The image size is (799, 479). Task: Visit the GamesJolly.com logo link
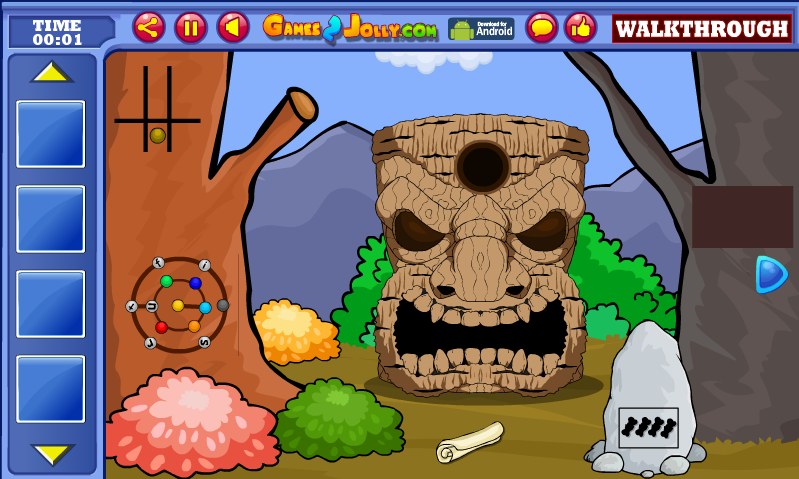tap(350, 28)
